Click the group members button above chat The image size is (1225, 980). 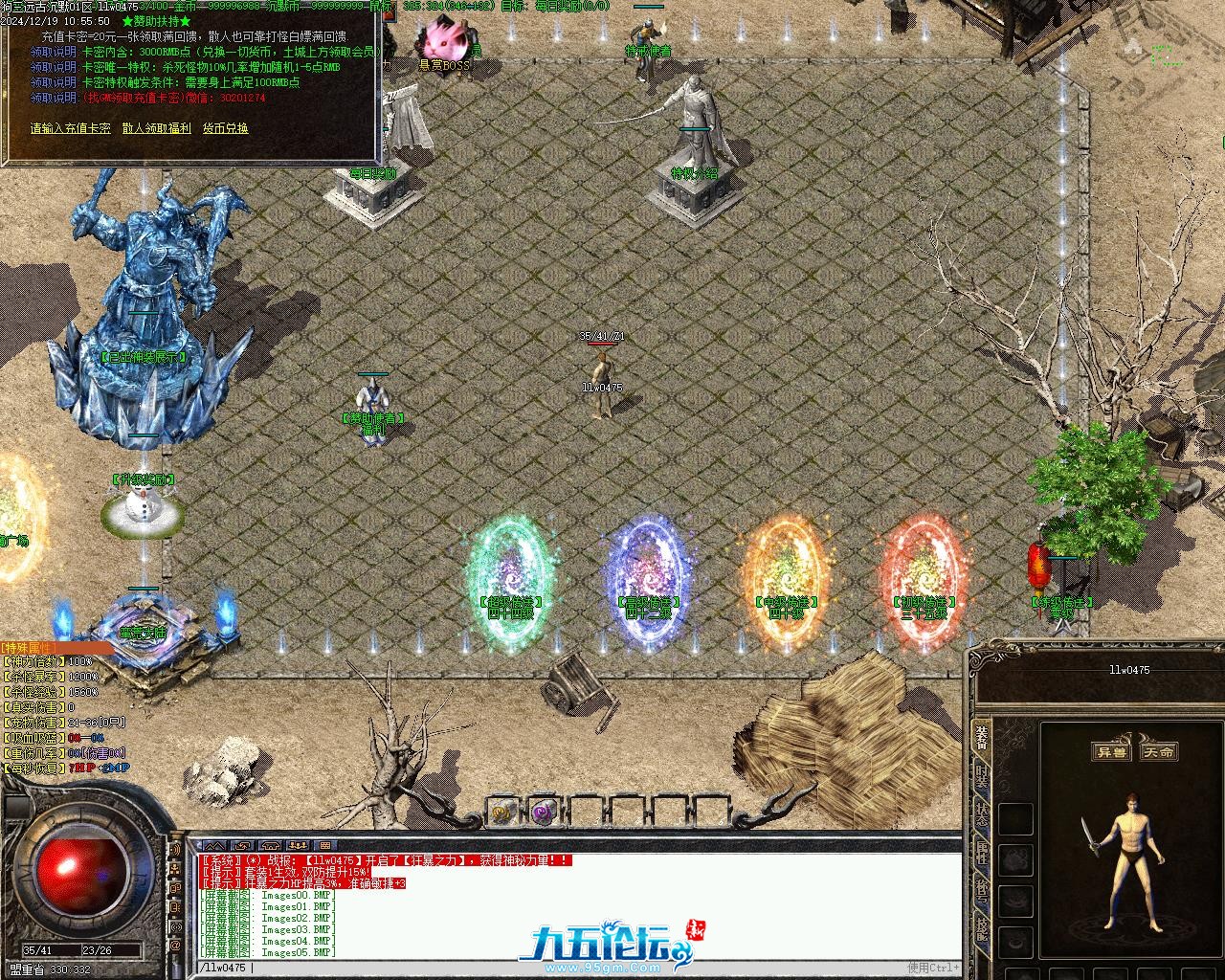point(299,846)
